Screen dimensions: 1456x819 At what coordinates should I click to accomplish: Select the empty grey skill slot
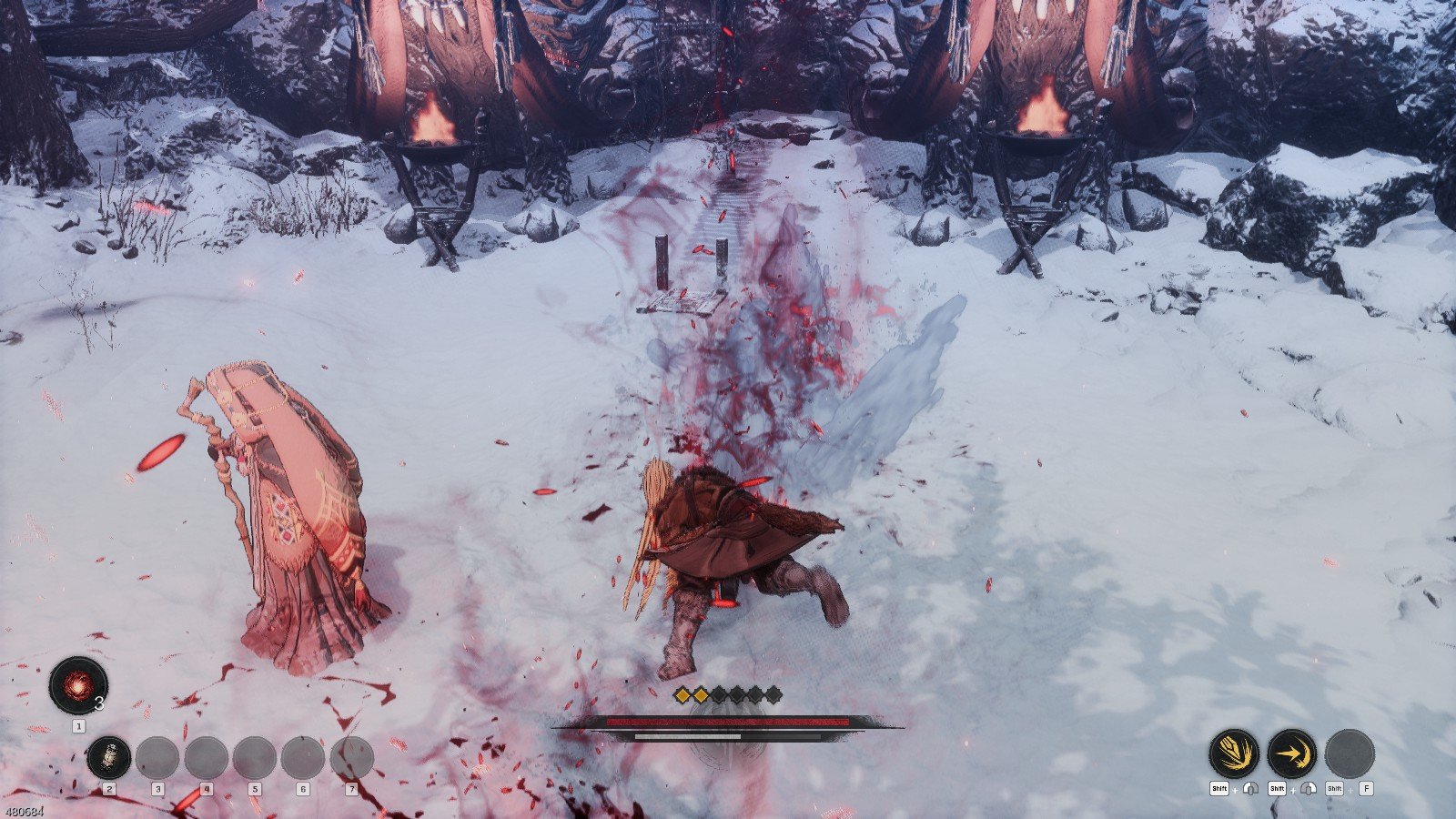pyautogui.click(x=1350, y=753)
